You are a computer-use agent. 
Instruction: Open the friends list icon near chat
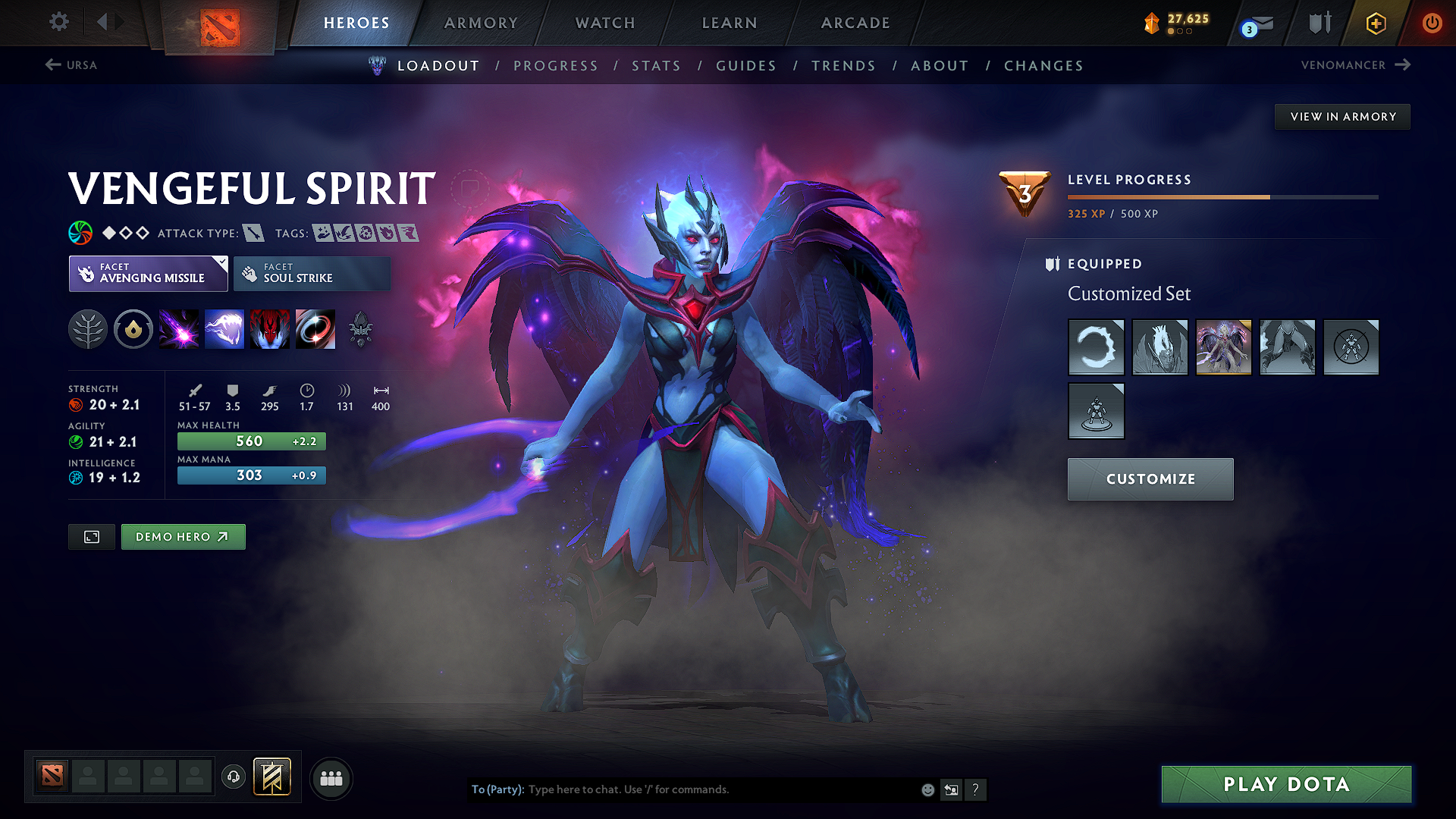[331, 778]
